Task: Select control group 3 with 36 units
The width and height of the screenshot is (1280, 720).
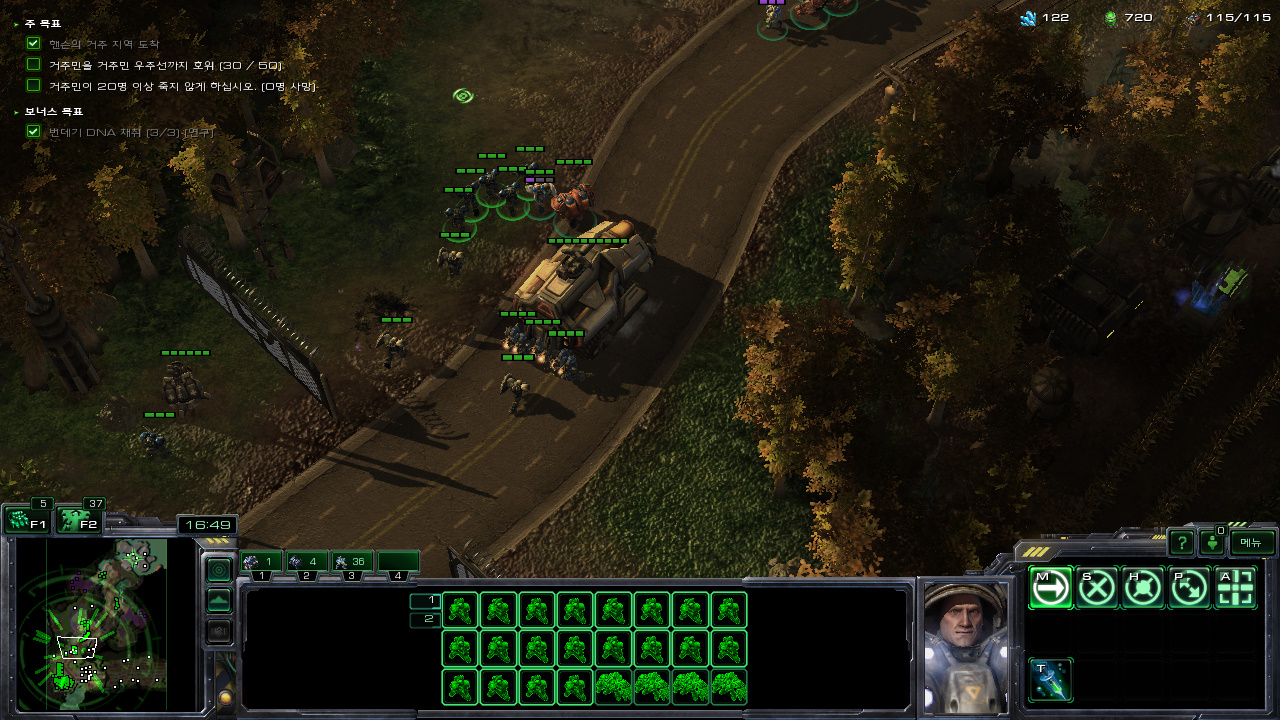Action: (x=352, y=562)
